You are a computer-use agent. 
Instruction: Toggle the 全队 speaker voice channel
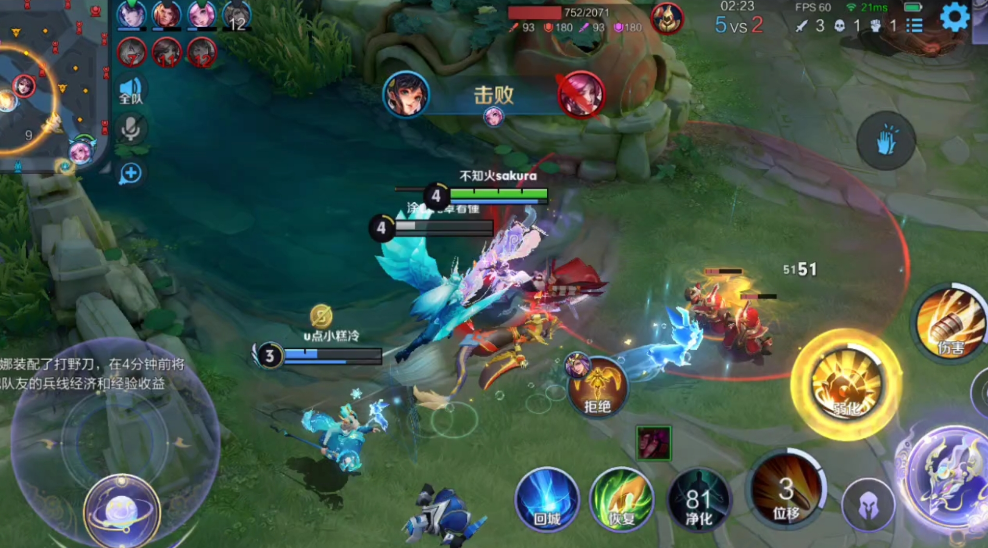[x=131, y=90]
